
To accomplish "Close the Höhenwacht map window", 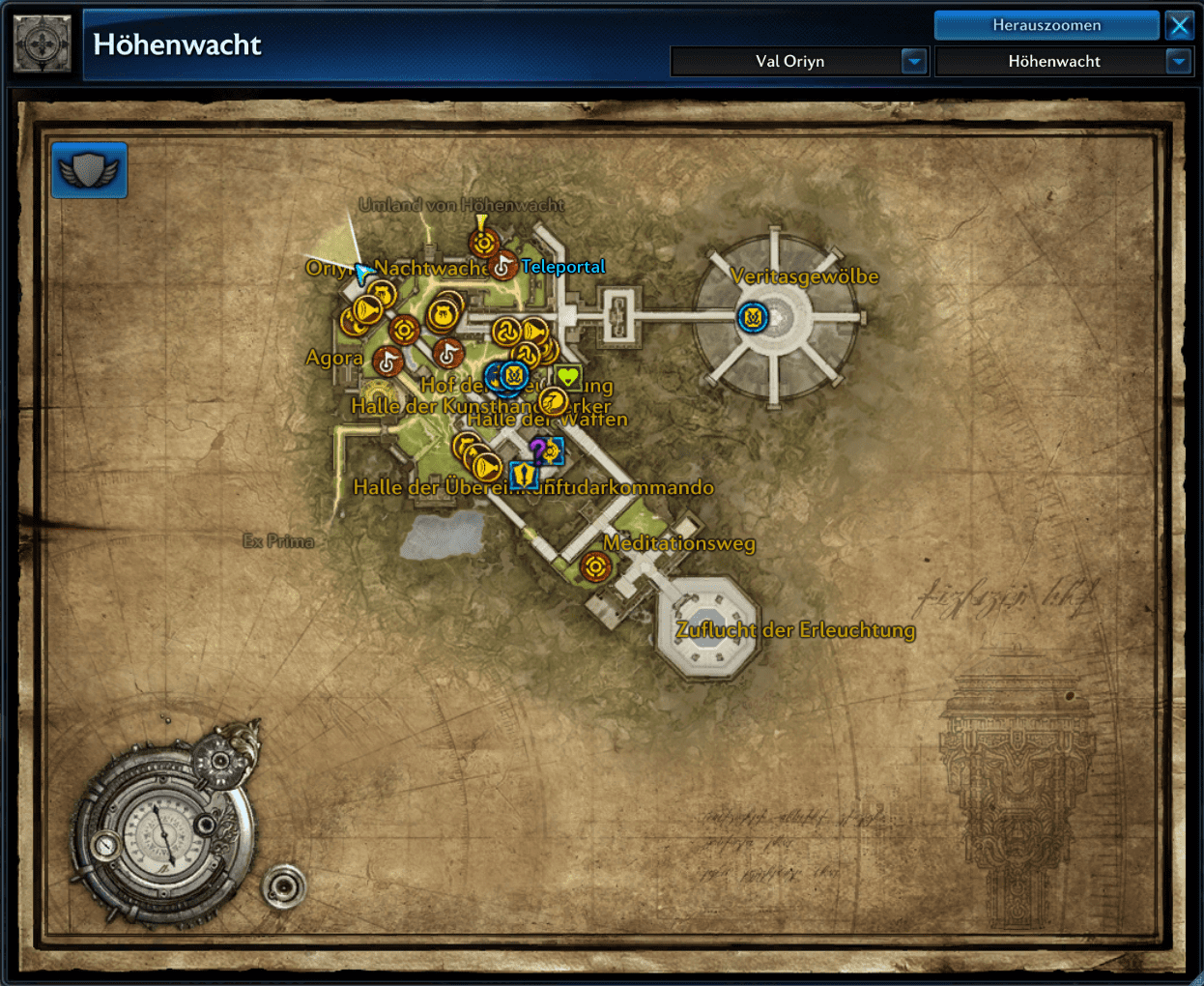I will 1180,25.
